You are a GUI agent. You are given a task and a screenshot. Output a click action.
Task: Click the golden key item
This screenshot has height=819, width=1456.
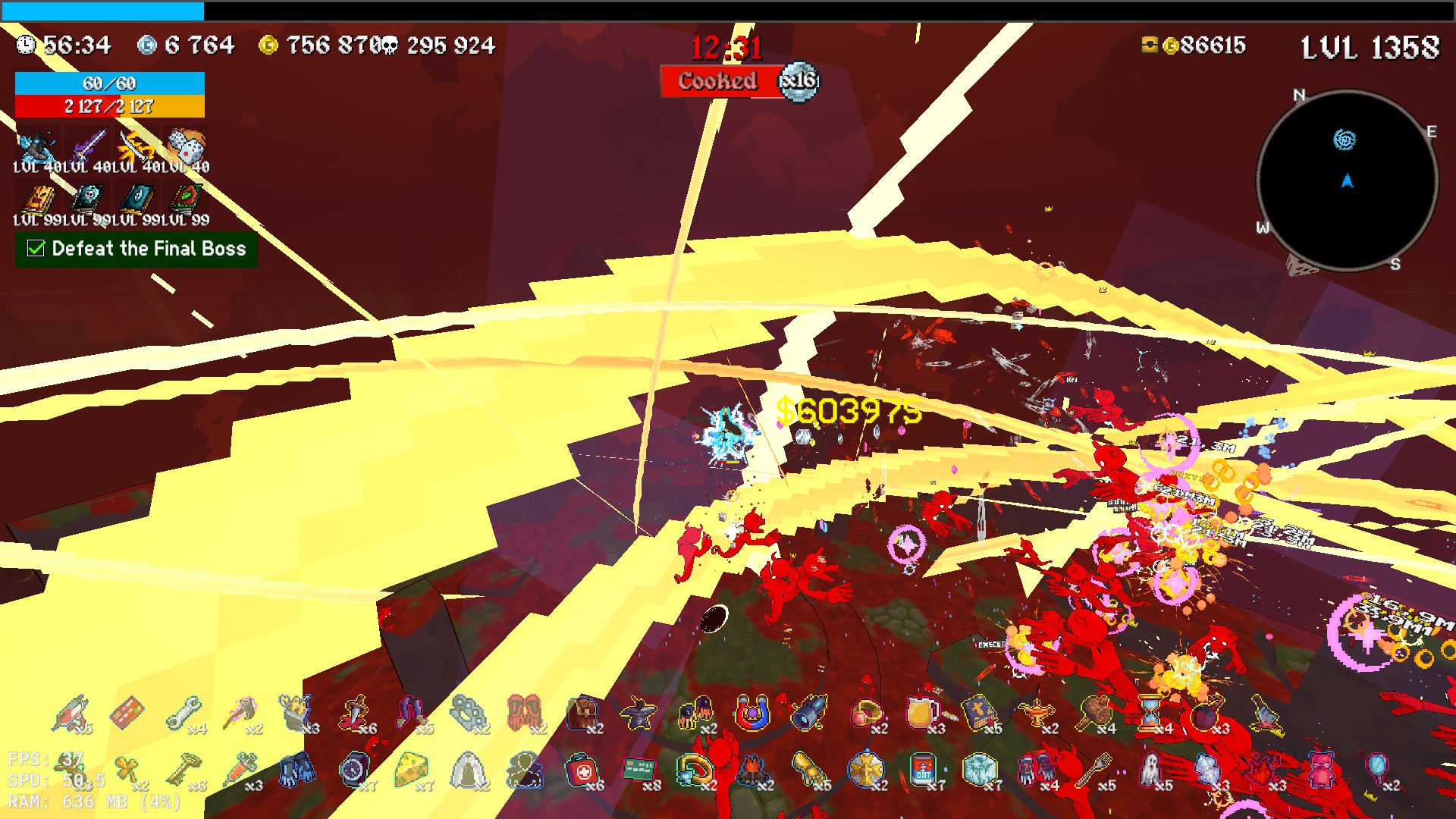[x=184, y=770]
